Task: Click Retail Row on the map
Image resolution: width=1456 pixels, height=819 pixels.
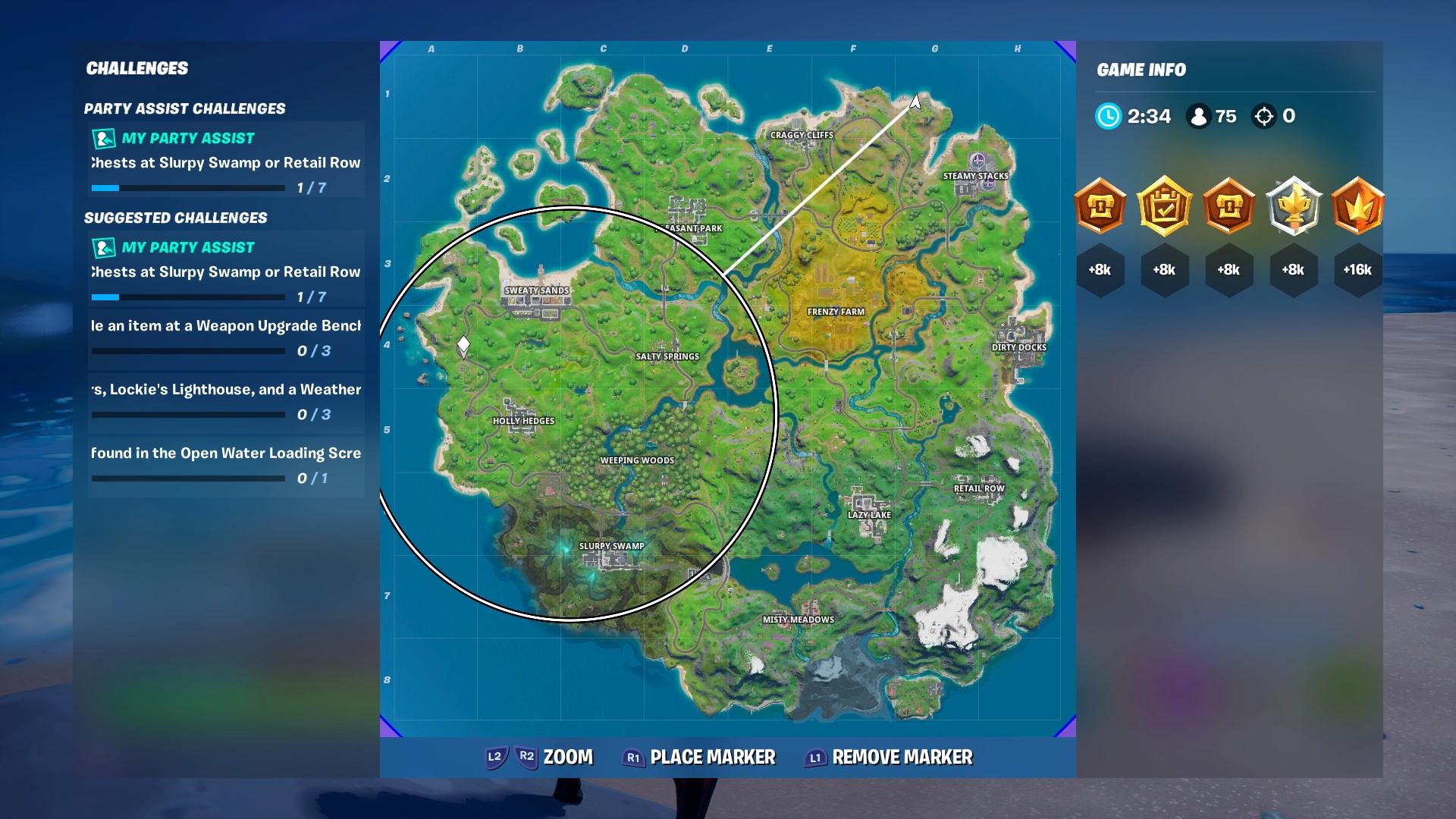Action: [x=978, y=488]
